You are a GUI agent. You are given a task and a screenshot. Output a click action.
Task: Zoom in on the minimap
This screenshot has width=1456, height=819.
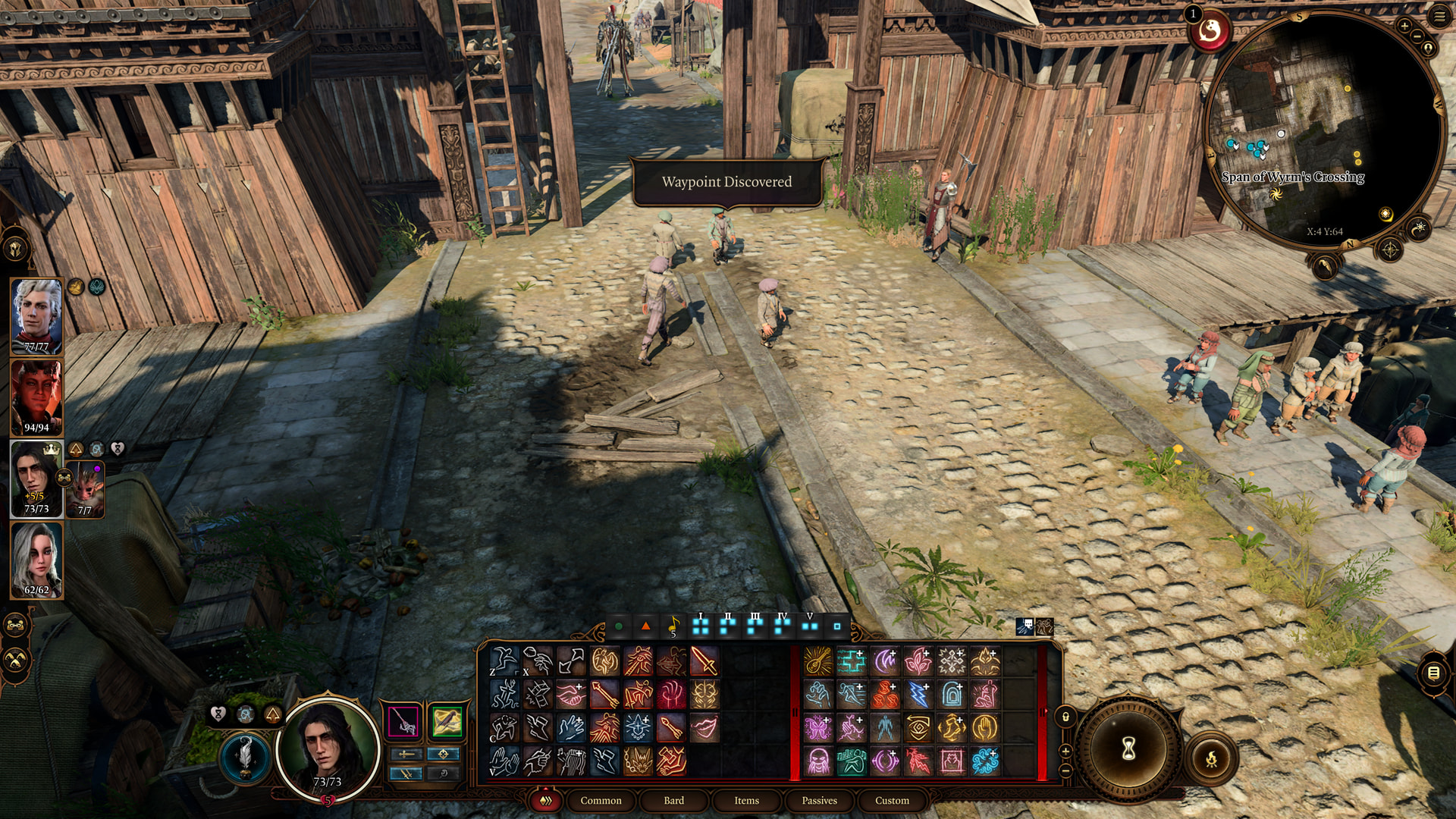[1404, 26]
